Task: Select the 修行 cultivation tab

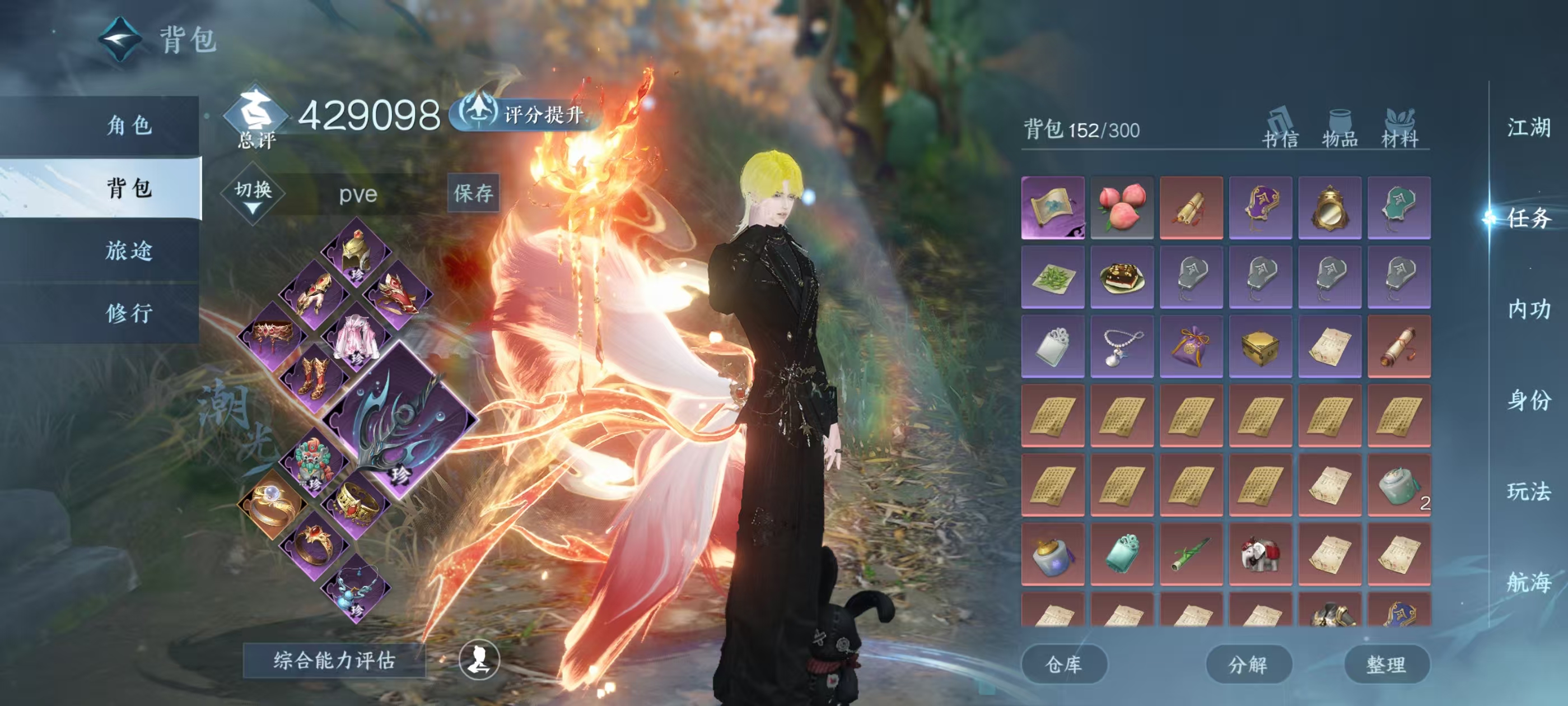Action: [129, 313]
